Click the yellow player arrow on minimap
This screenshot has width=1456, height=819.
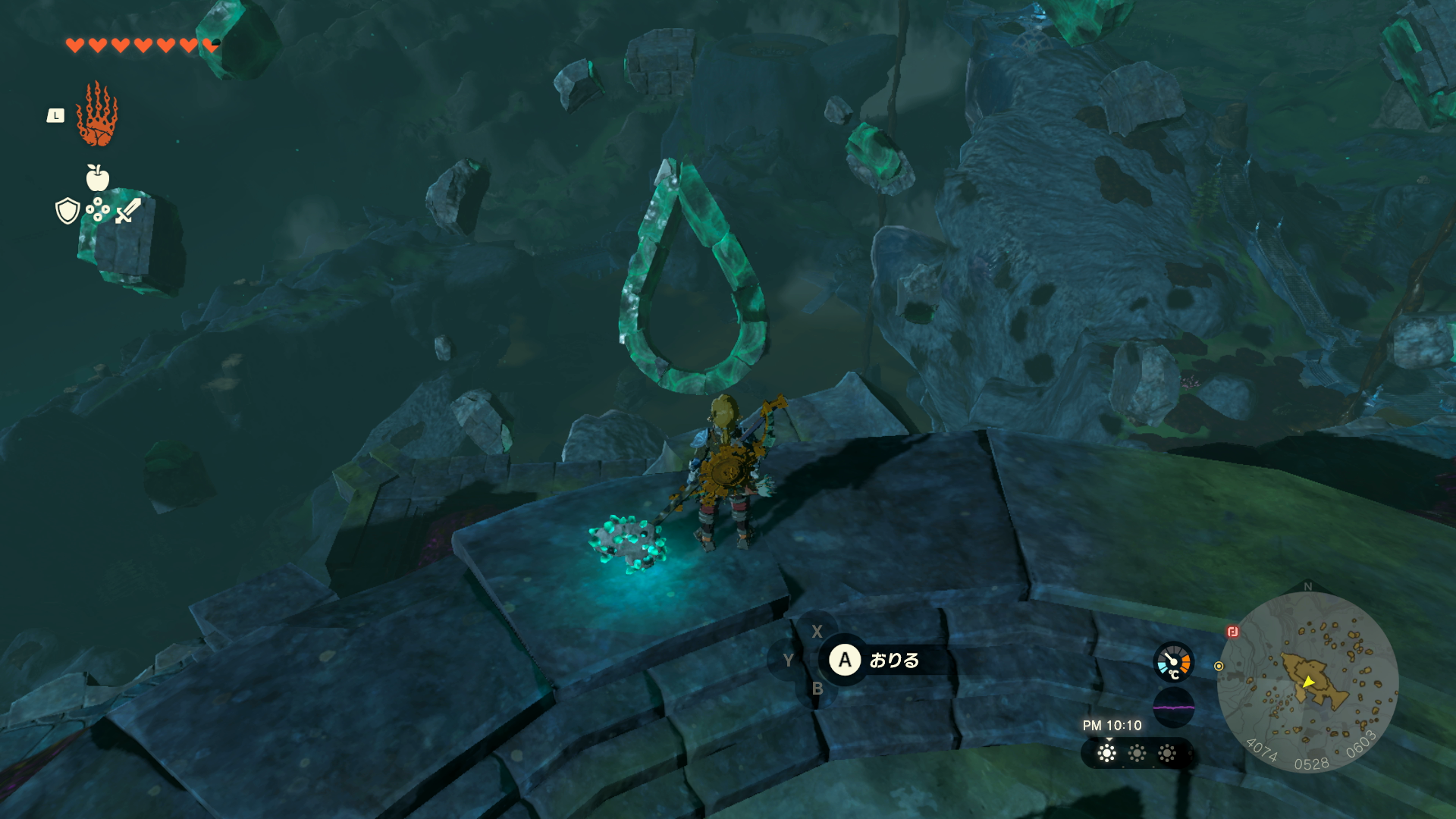[1309, 682]
